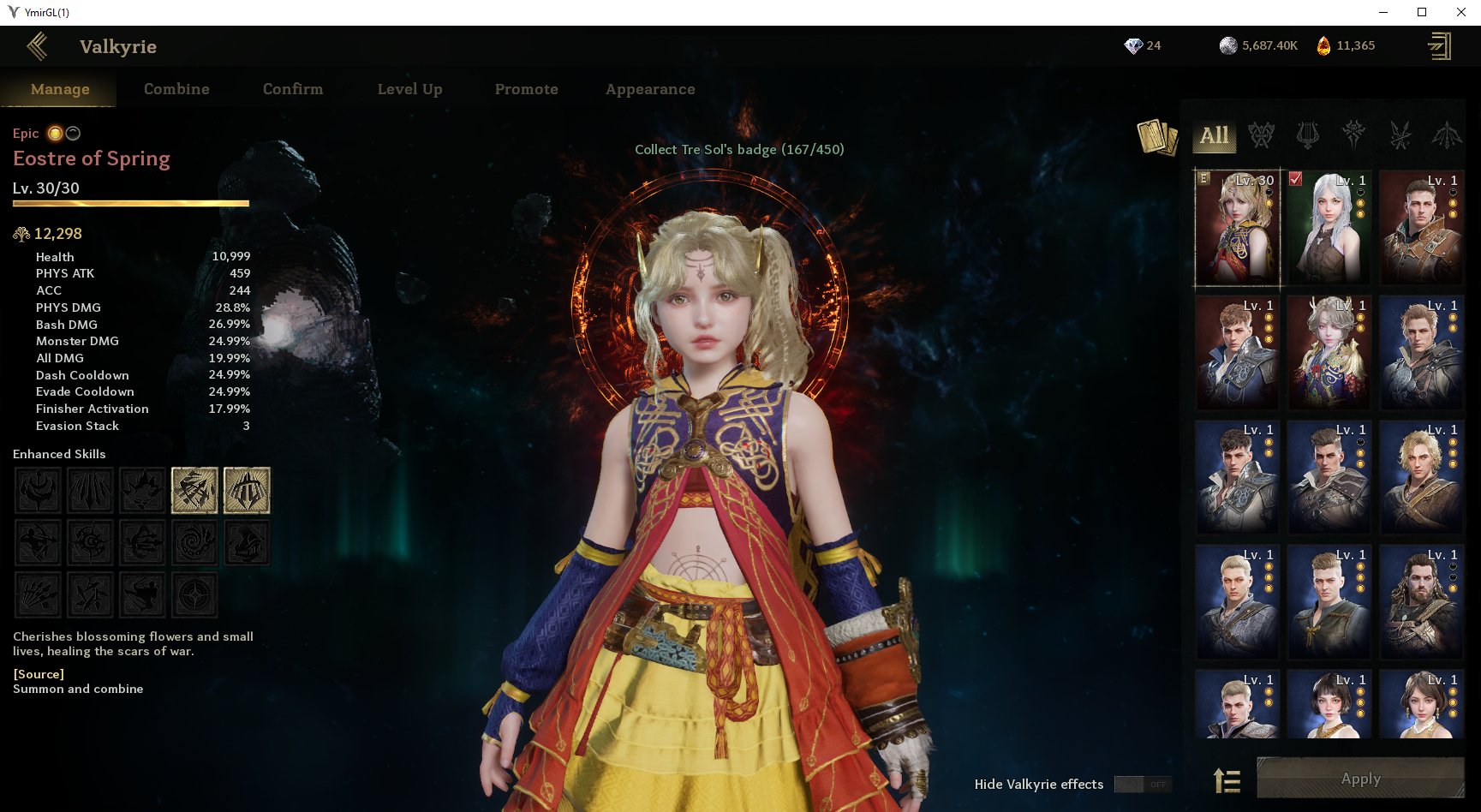Select the Lv. 30 Eostre valkyrie card
The height and width of the screenshot is (812, 1481).
tap(1237, 228)
